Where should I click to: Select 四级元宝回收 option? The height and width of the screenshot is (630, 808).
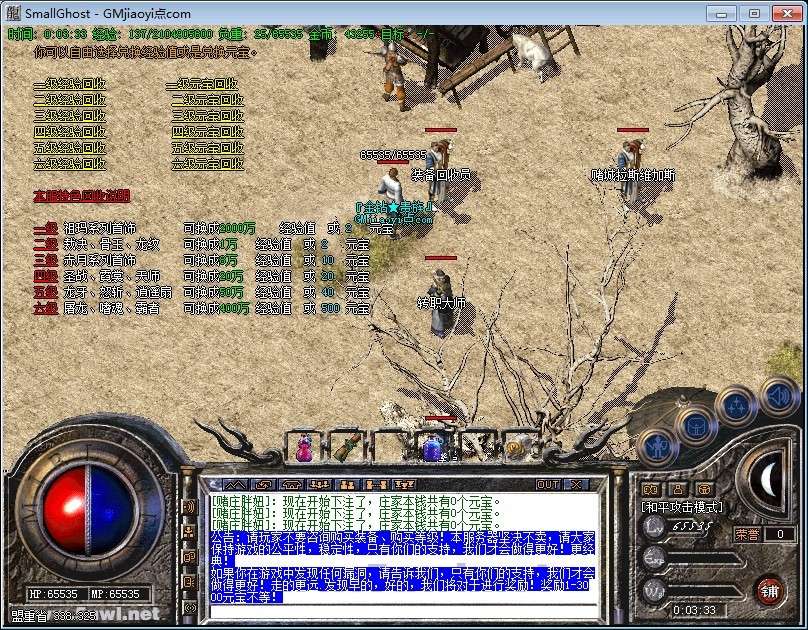pyautogui.click(x=207, y=132)
